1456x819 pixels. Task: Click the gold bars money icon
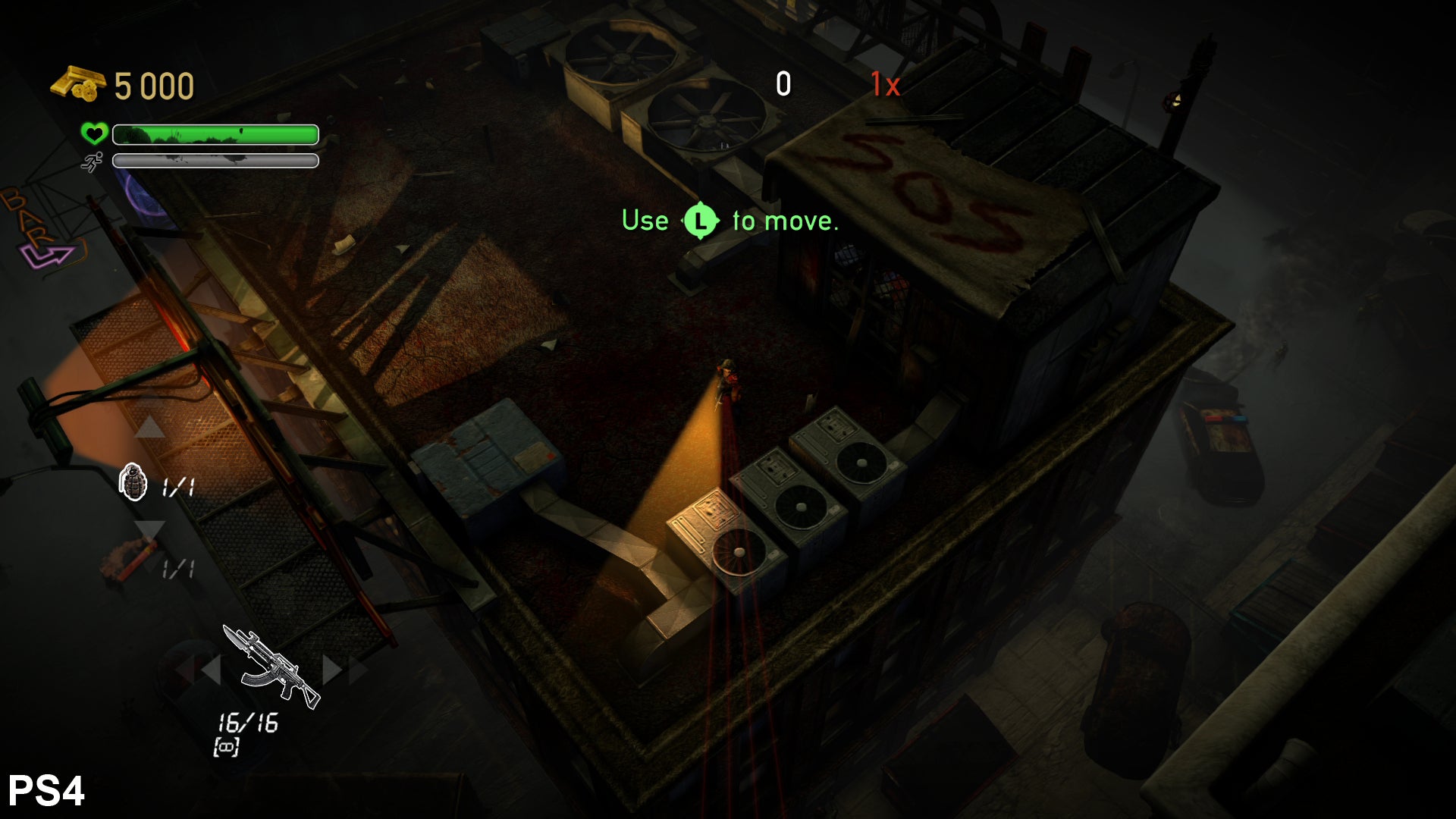(x=77, y=83)
